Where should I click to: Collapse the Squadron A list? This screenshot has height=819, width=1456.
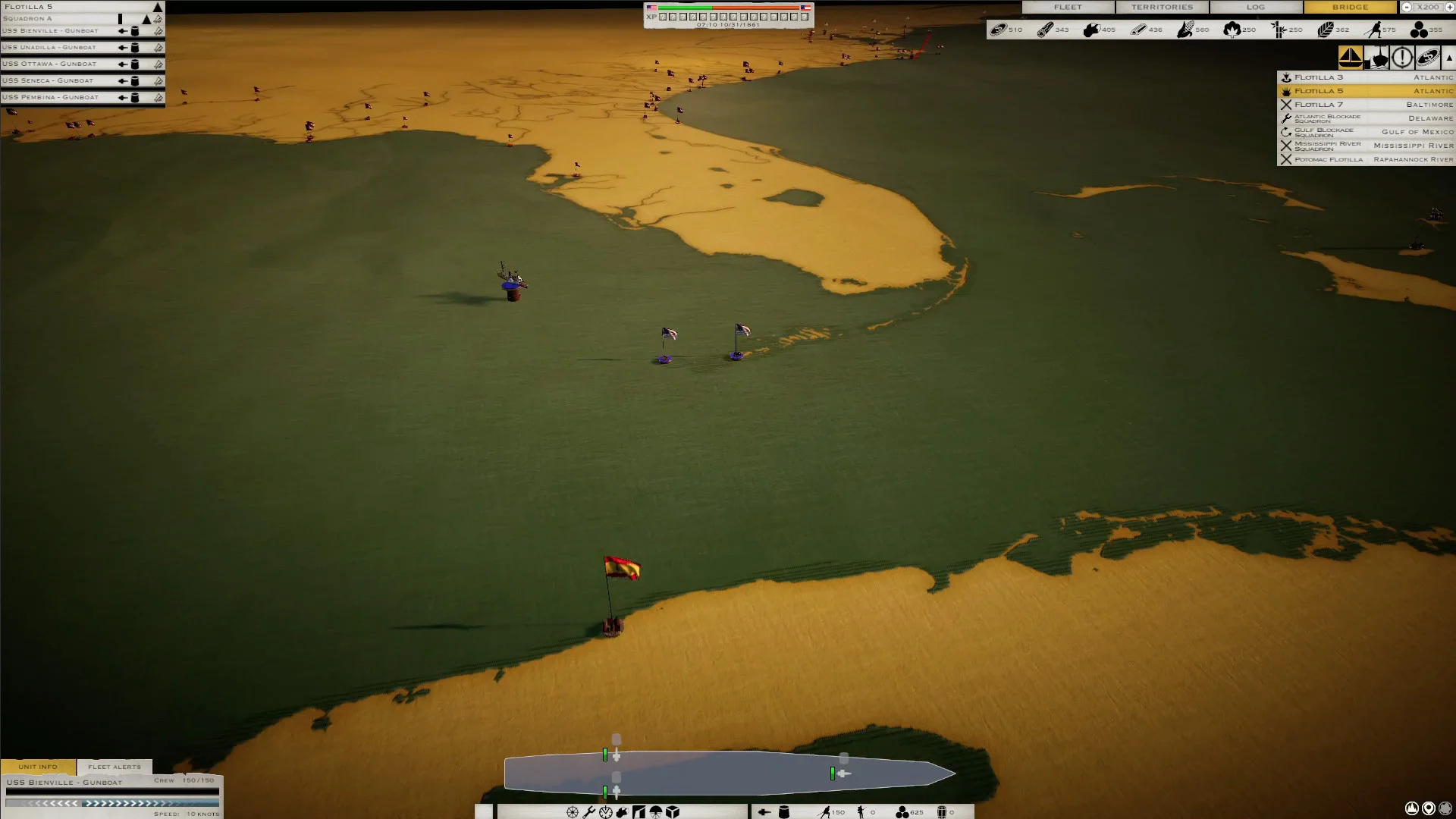[146, 19]
